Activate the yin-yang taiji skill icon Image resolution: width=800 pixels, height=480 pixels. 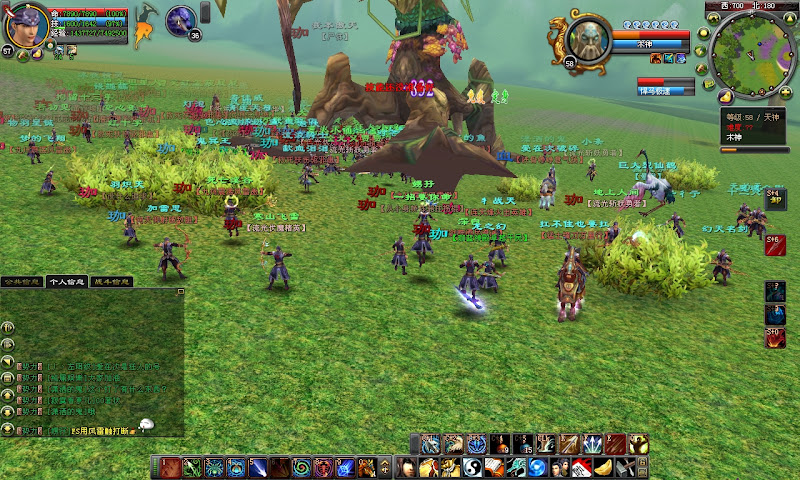(x=473, y=467)
